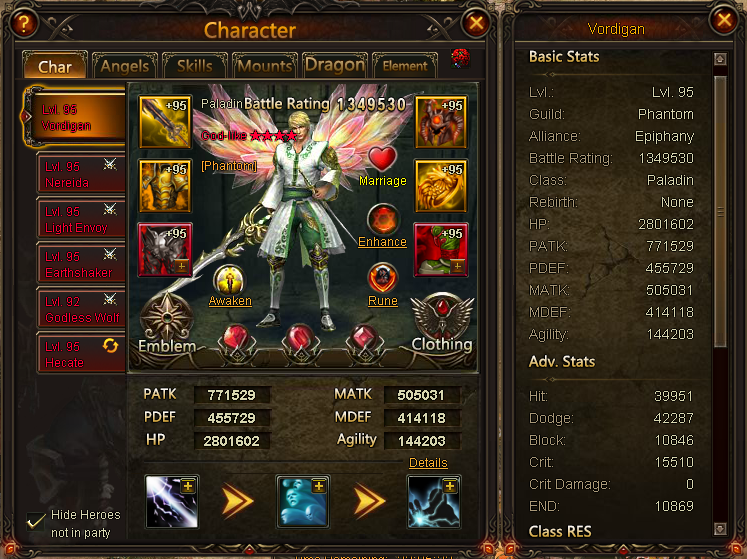This screenshot has width=747, height=559.
Task: View the Details stats link
Action: [428, 463]
